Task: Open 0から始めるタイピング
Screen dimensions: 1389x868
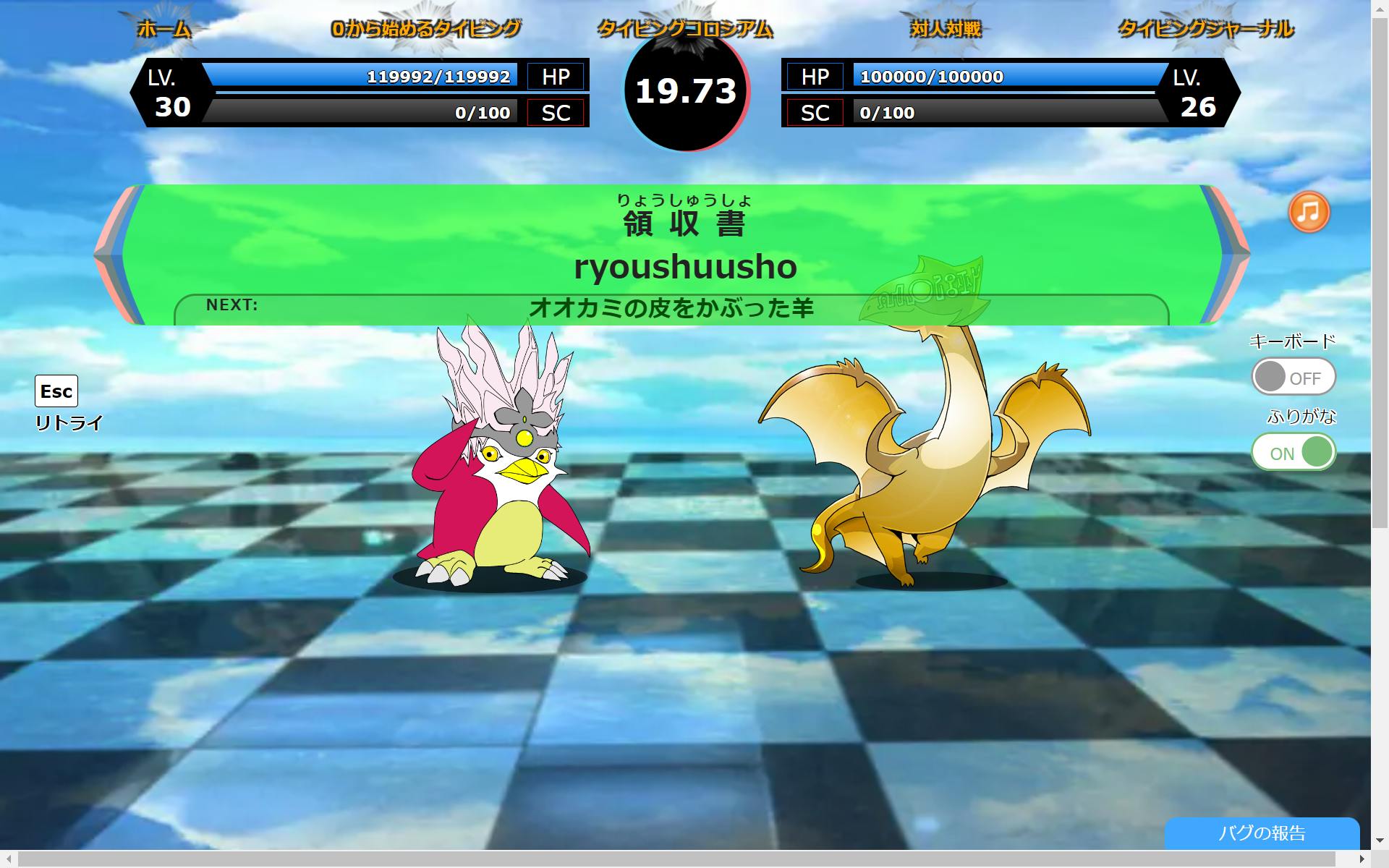Action: [x=425, y=29]
